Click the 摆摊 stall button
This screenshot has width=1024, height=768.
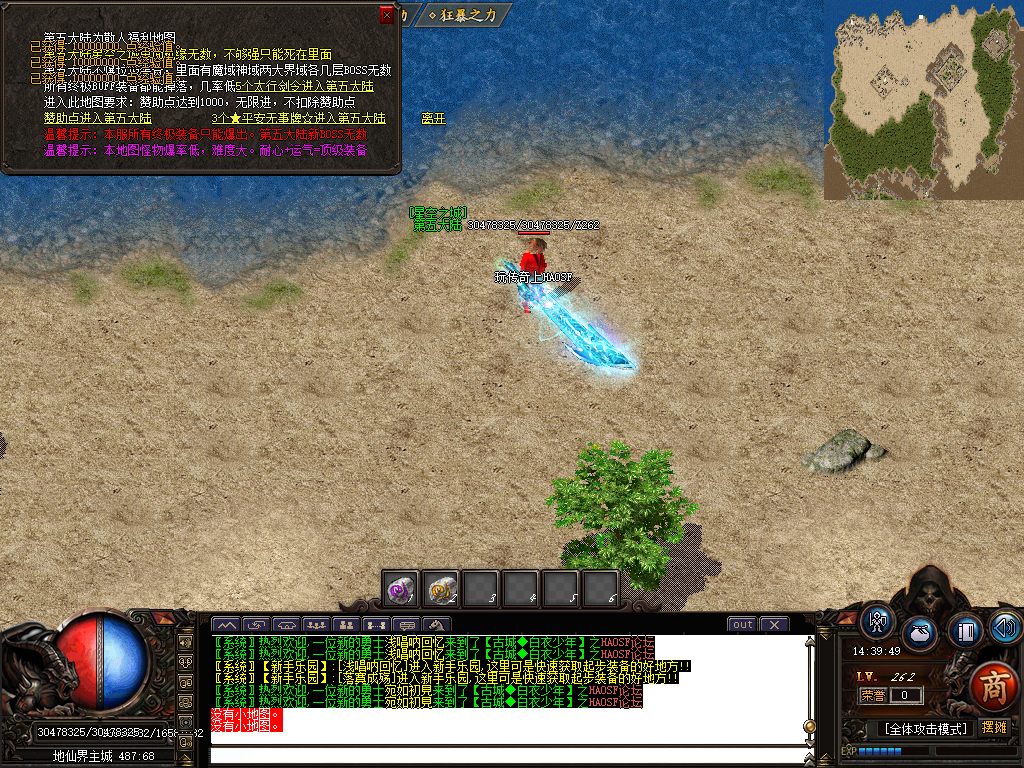click(994, 727)
